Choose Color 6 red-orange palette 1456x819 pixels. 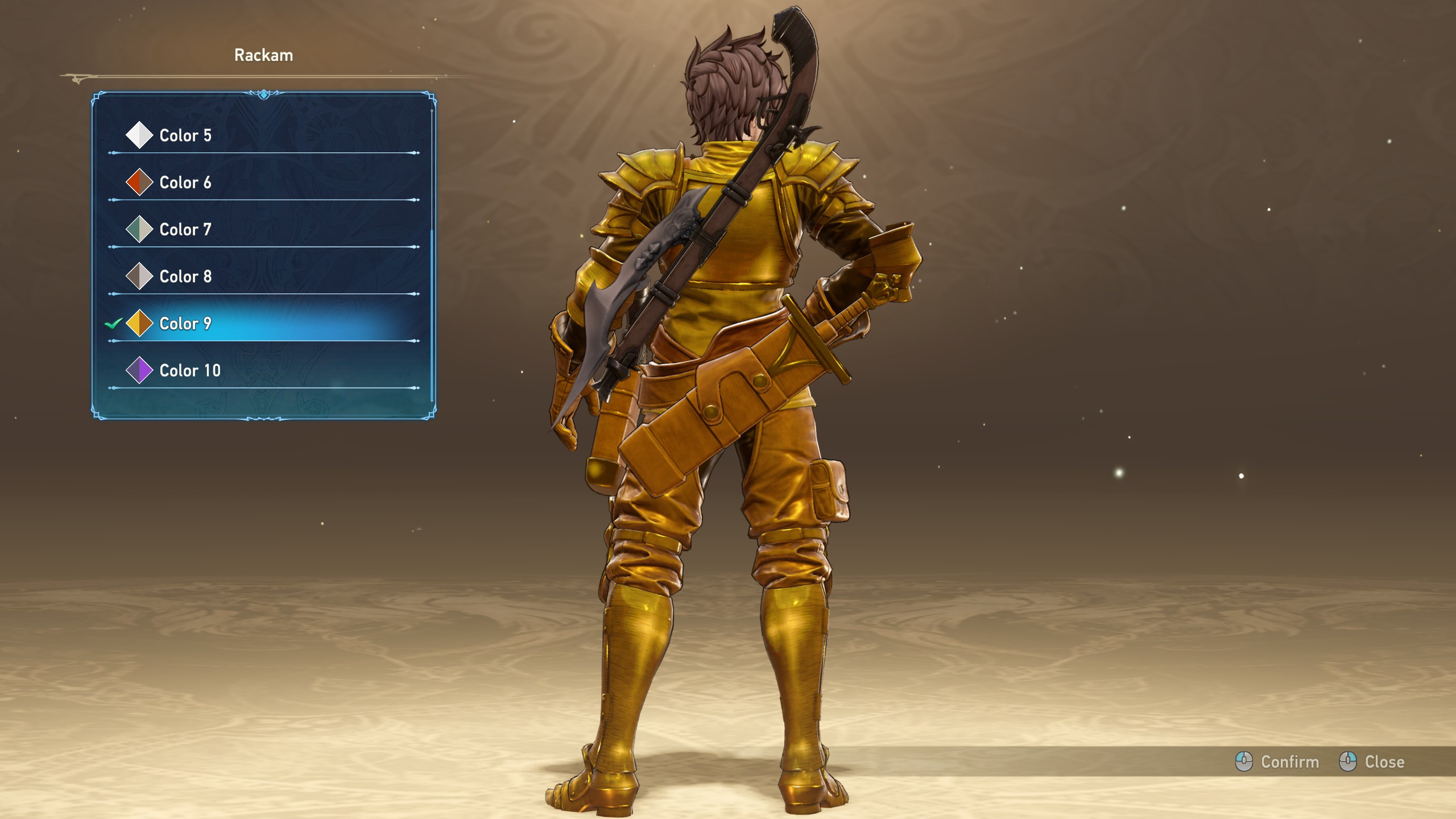click(x=185, y=183)
